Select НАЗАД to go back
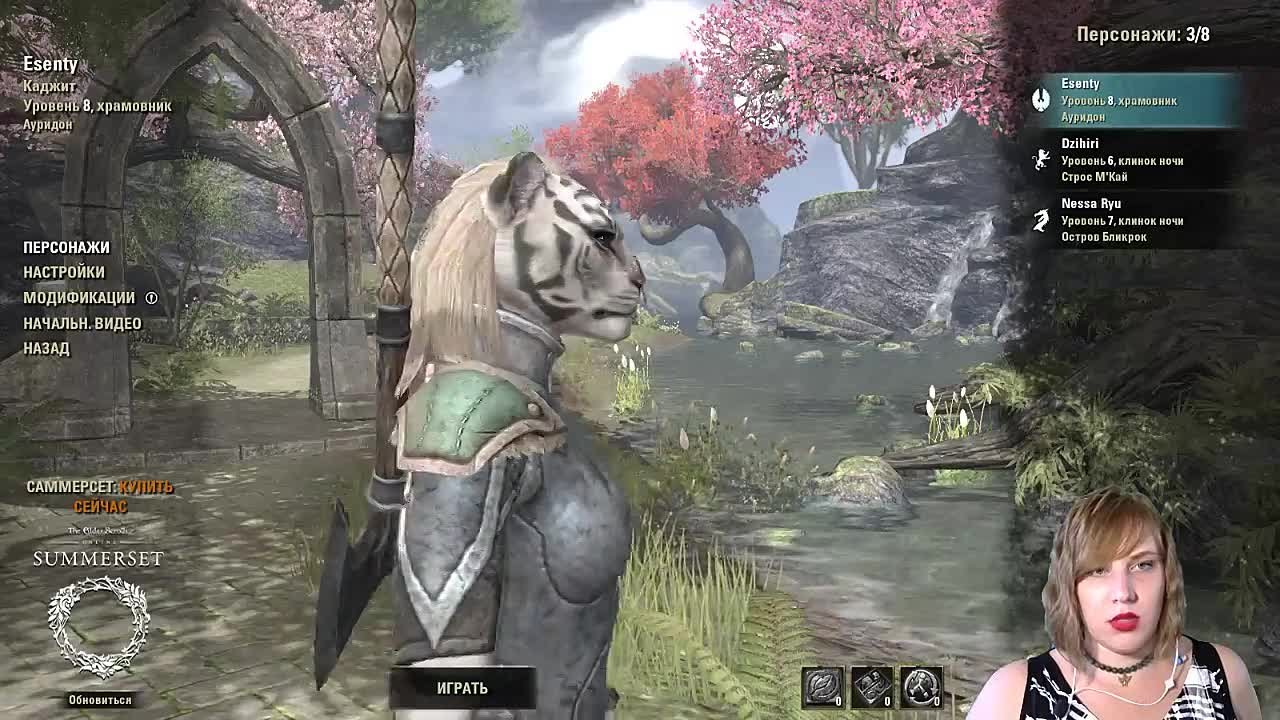Viewport: 1280px width, 720px height. click(x=45, y=347)
